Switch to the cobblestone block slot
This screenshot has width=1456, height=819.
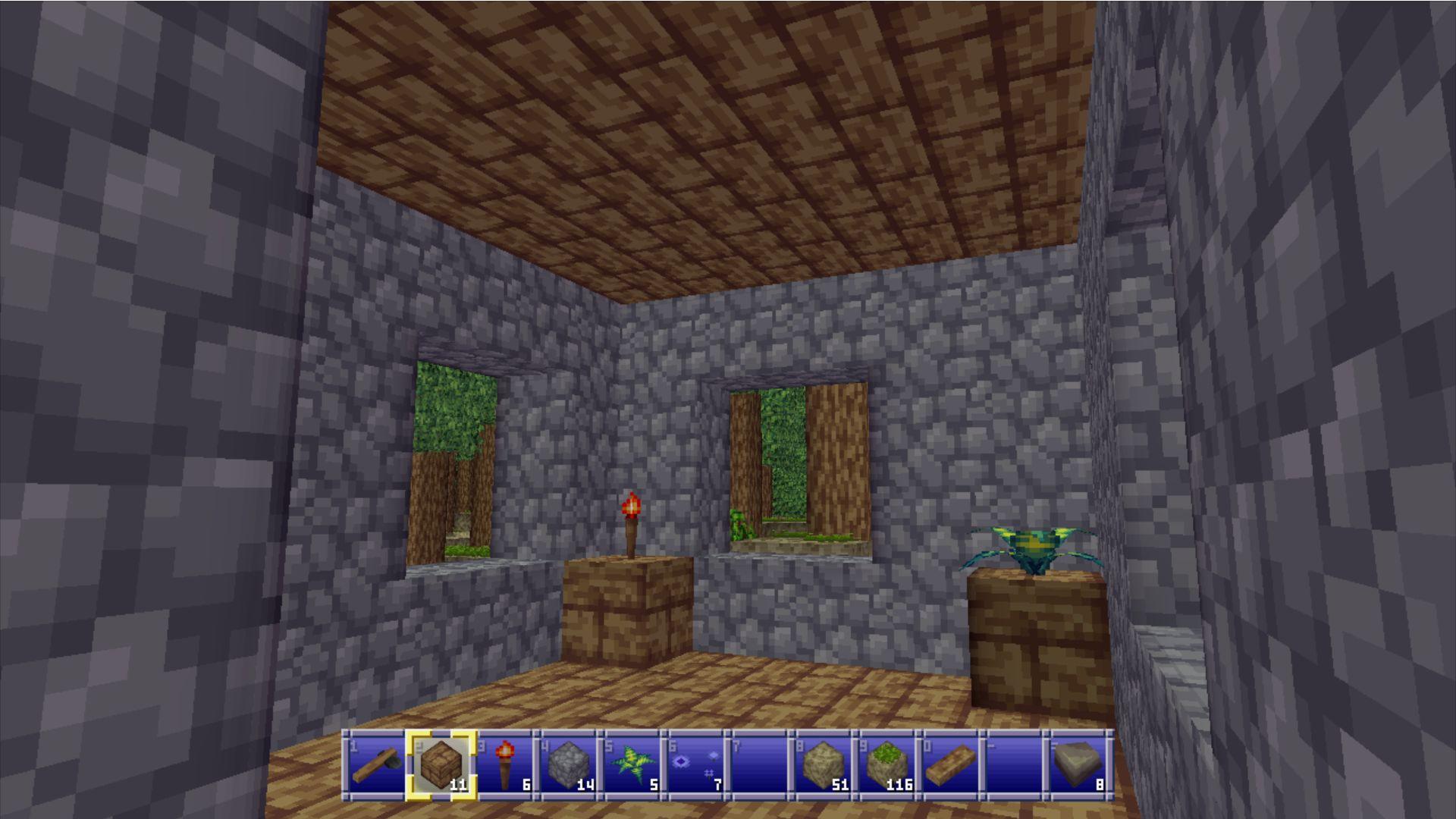point(570,764)
